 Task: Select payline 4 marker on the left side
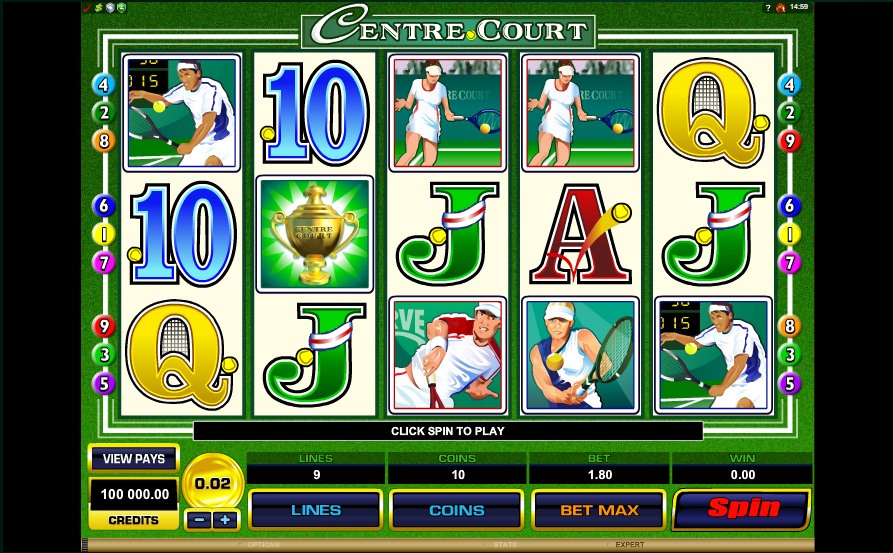tap(104, 85)
